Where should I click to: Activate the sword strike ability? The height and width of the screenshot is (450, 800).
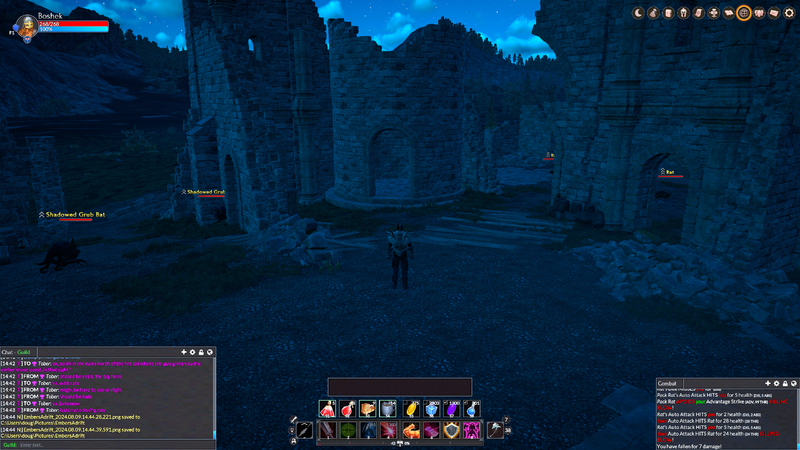[x=325, y=430]
